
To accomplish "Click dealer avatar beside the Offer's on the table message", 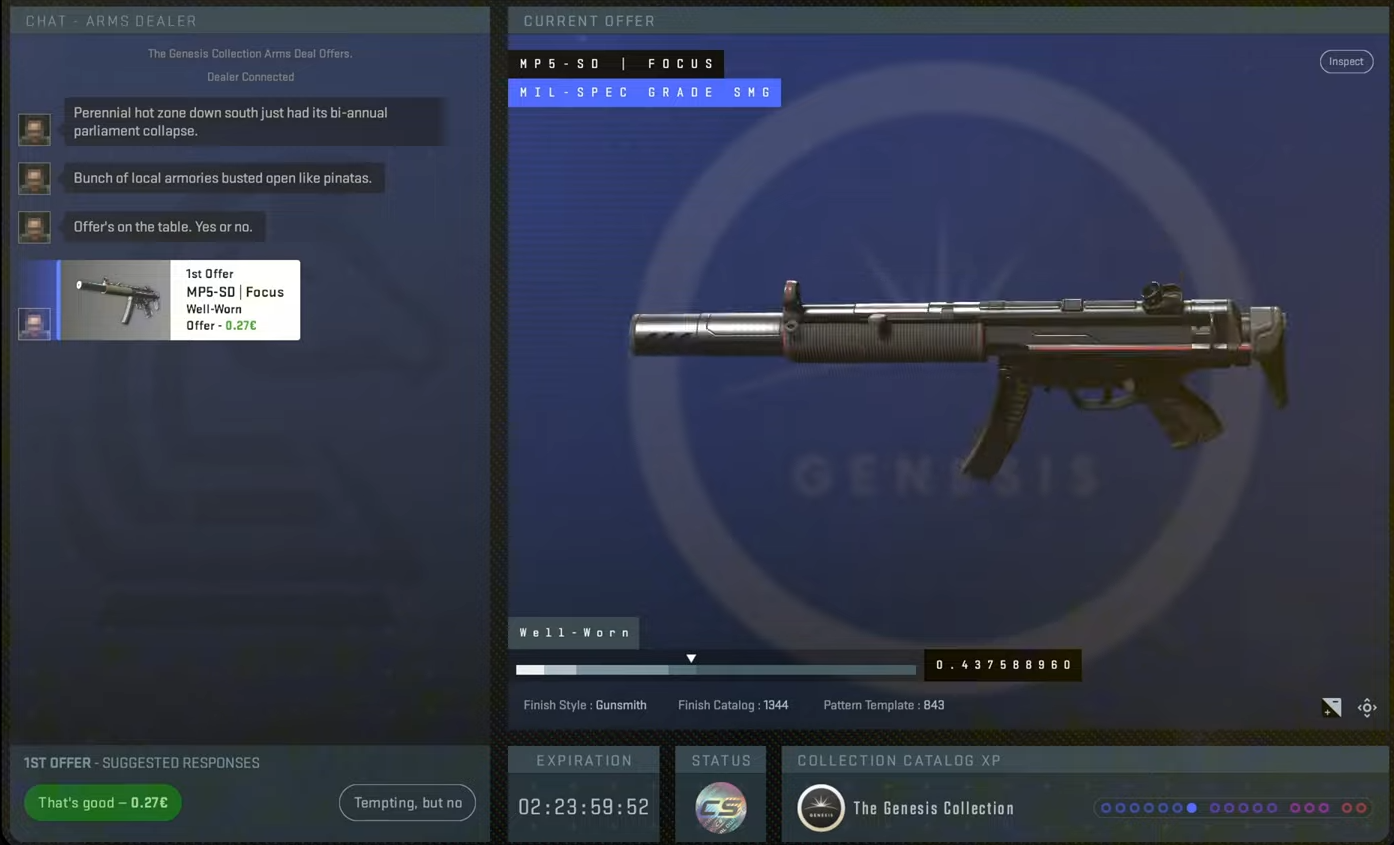I will coord(34,226).
